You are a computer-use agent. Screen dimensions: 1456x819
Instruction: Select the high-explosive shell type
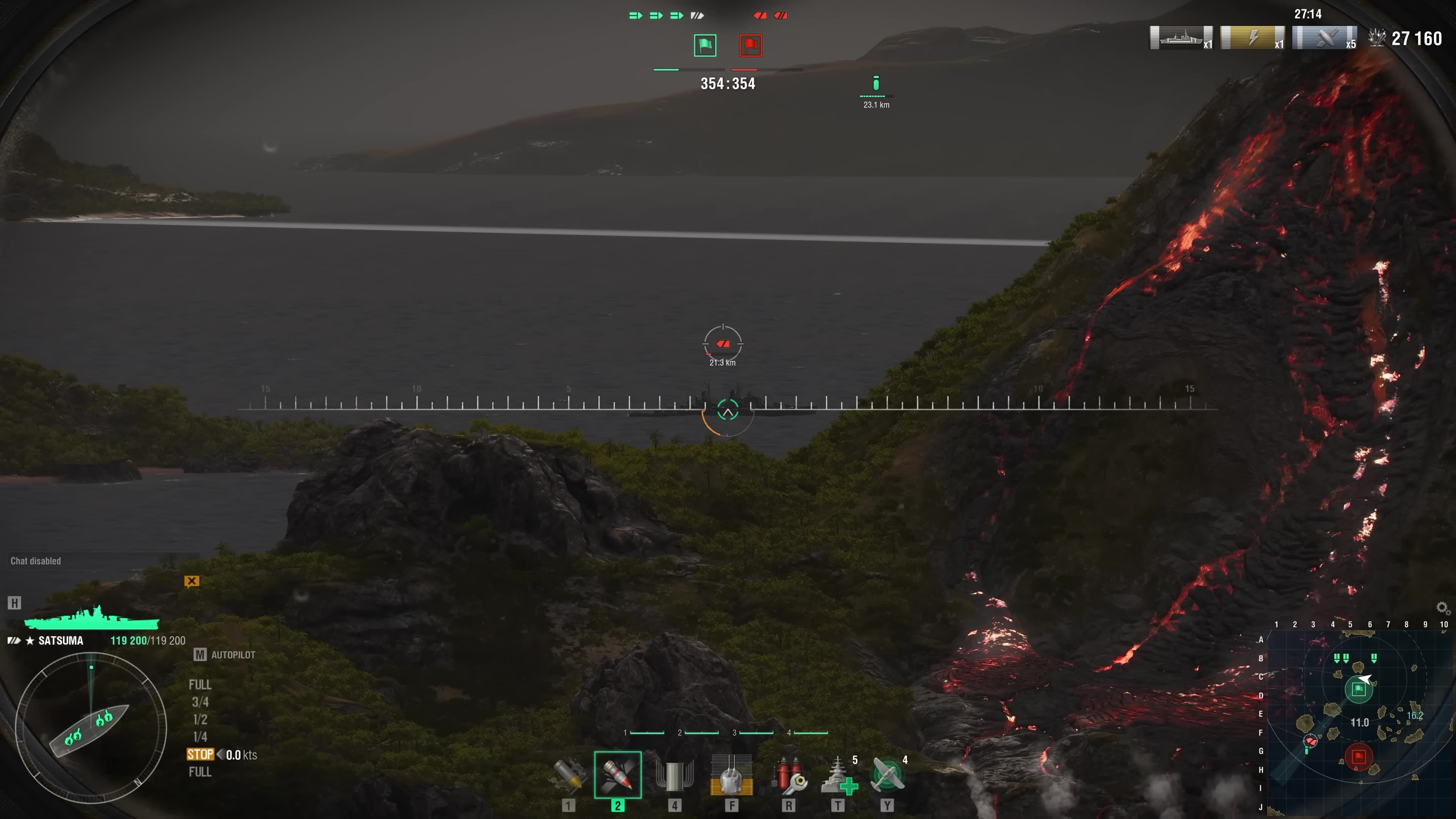[568, 775]
